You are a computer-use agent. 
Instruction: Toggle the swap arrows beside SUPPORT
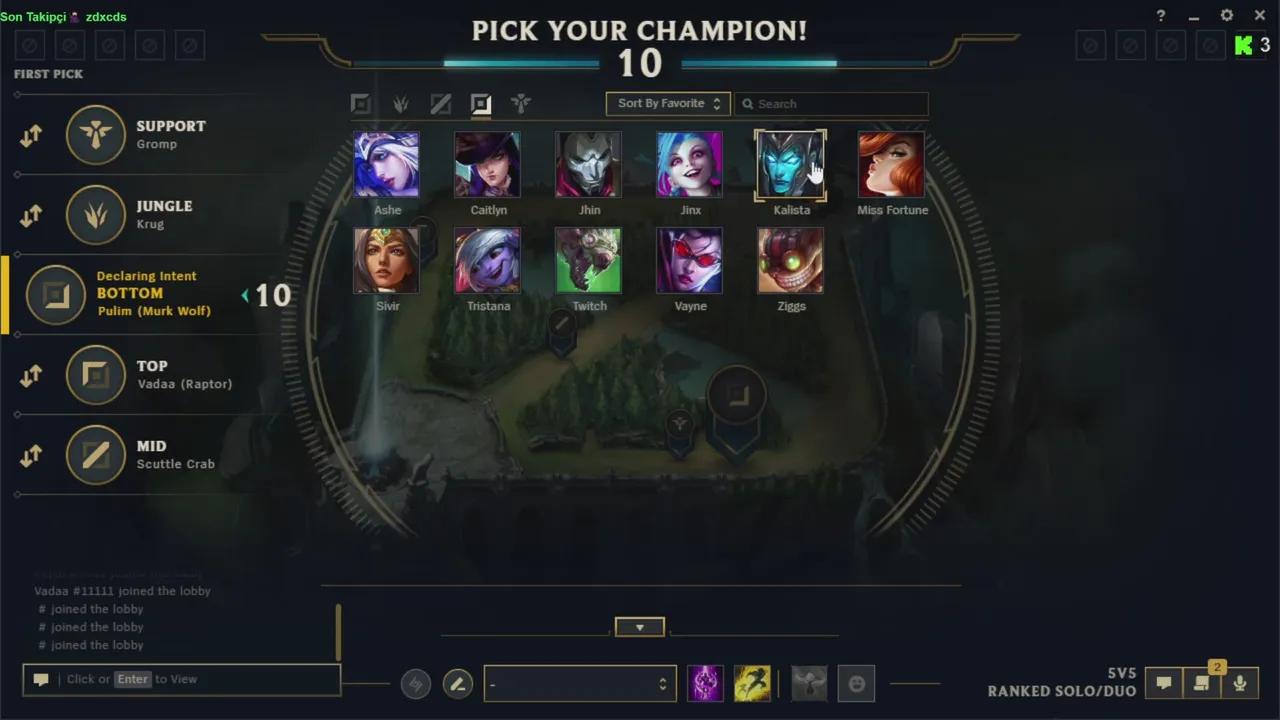click(30, 135)
